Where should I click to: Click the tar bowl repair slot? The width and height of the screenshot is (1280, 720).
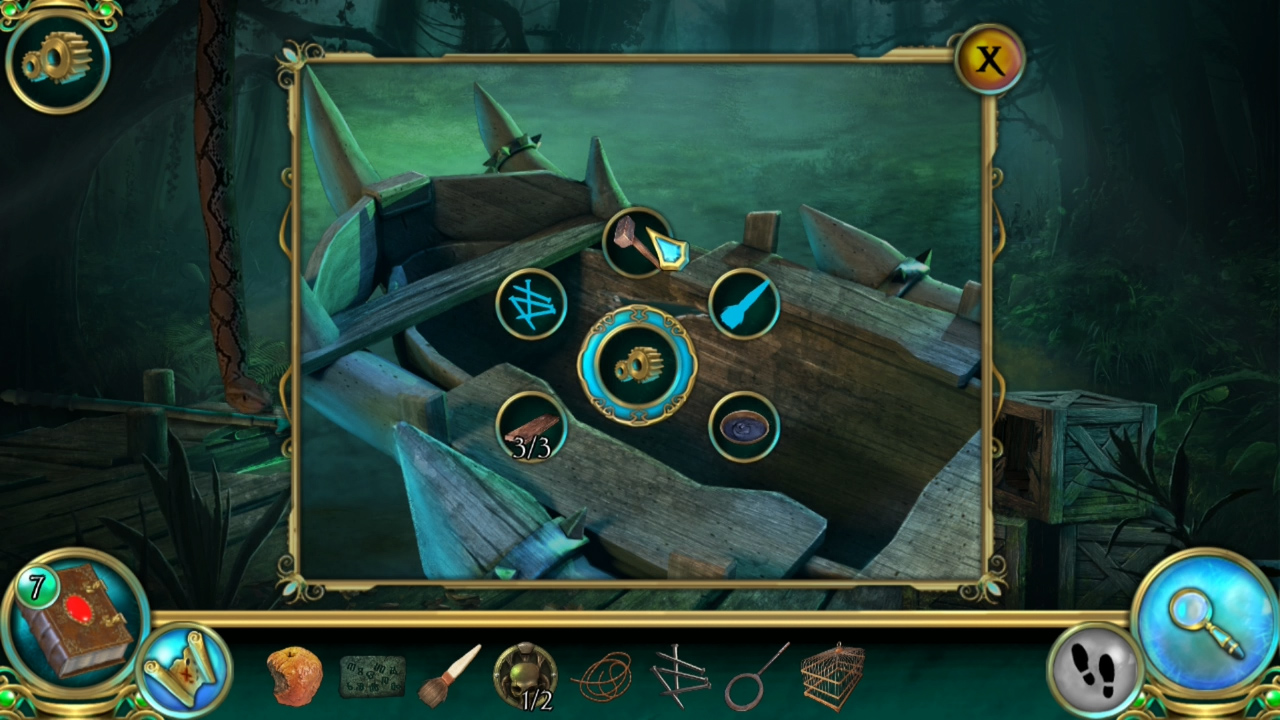(x=746, y=426)
